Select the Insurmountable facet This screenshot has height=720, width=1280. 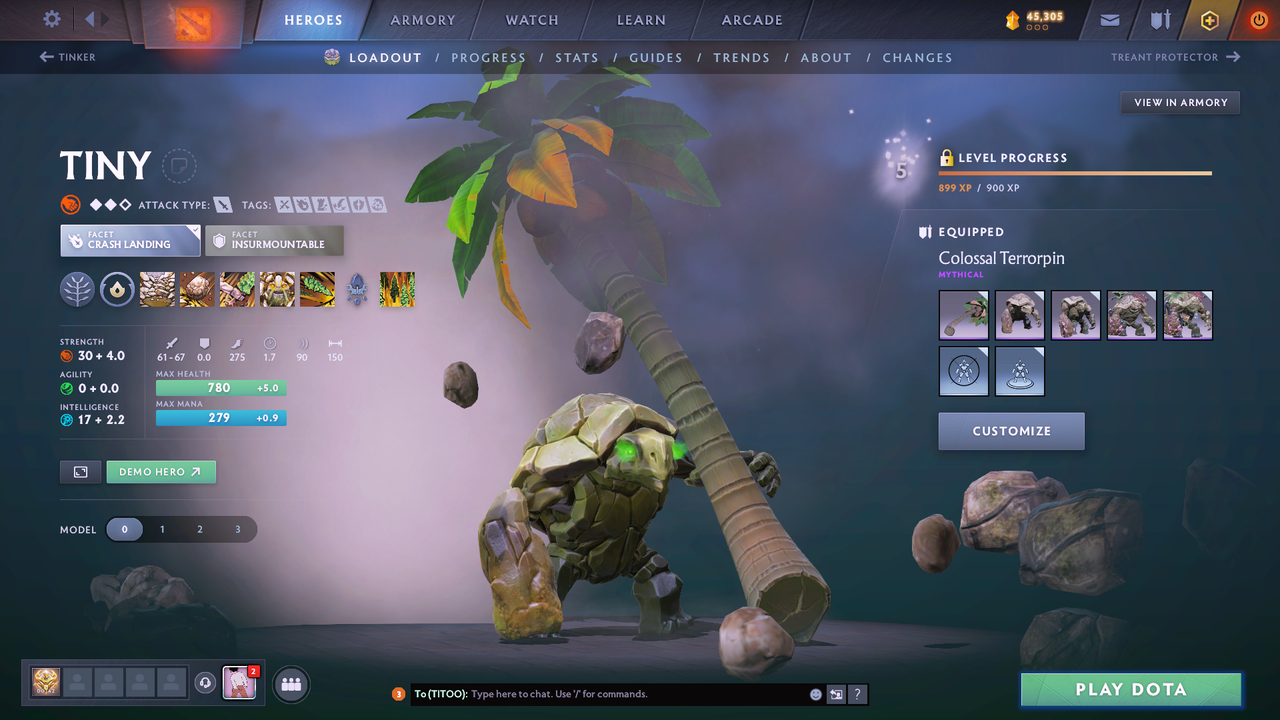pyautogui.click(x=275, y=240)
